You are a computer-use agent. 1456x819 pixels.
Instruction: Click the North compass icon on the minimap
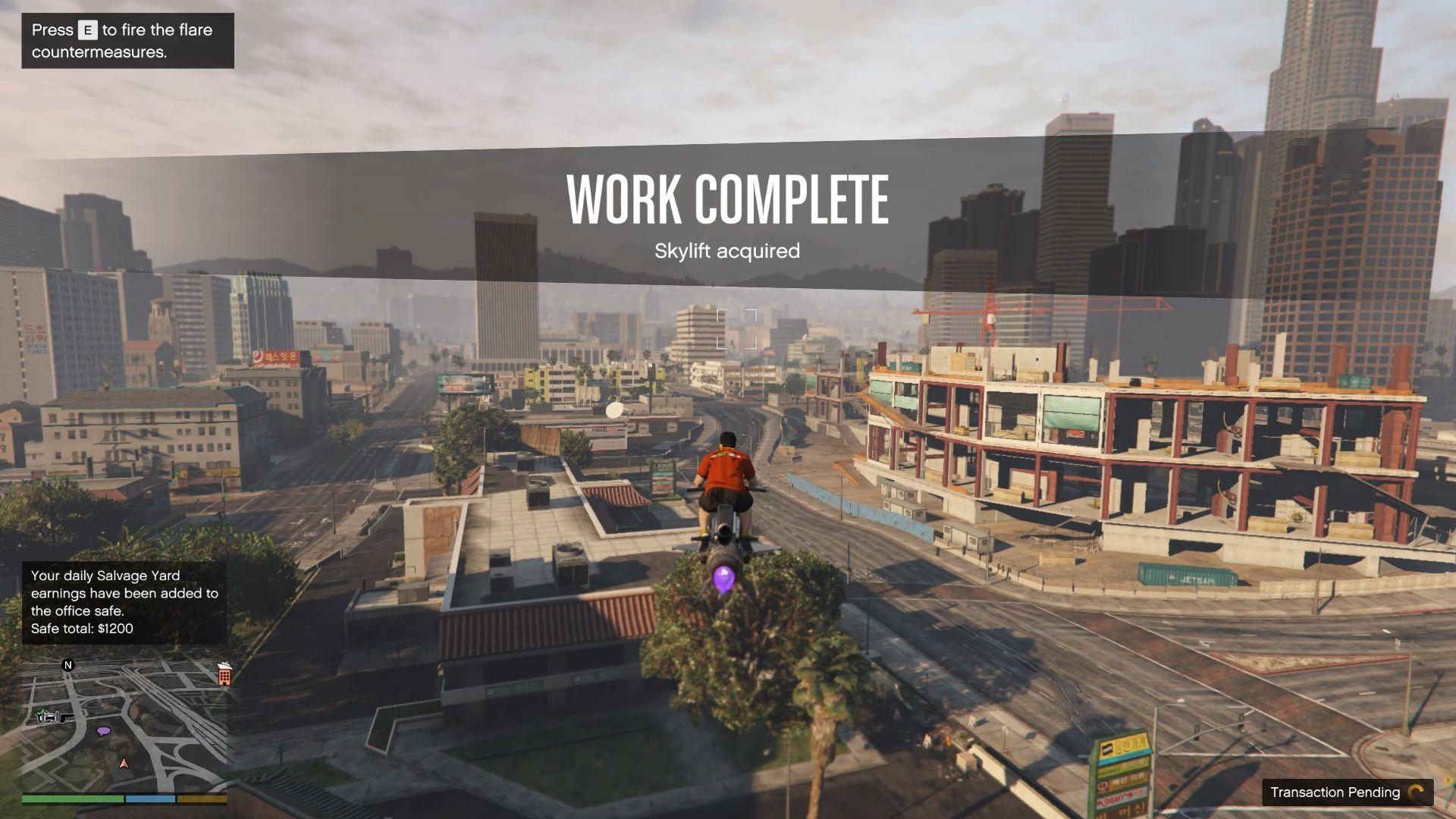tap(68, 665)
